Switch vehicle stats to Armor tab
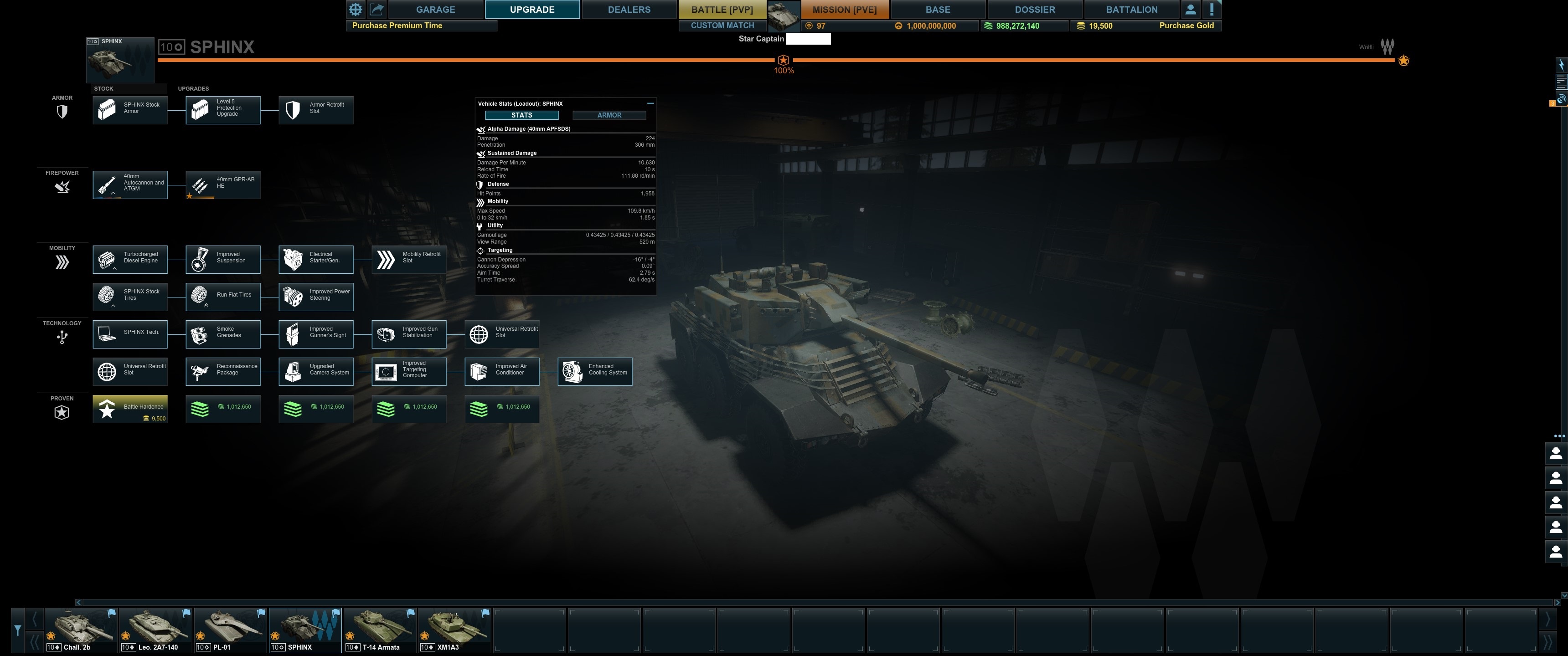Viewport: 1568px width, 656px height. point(609,115)
